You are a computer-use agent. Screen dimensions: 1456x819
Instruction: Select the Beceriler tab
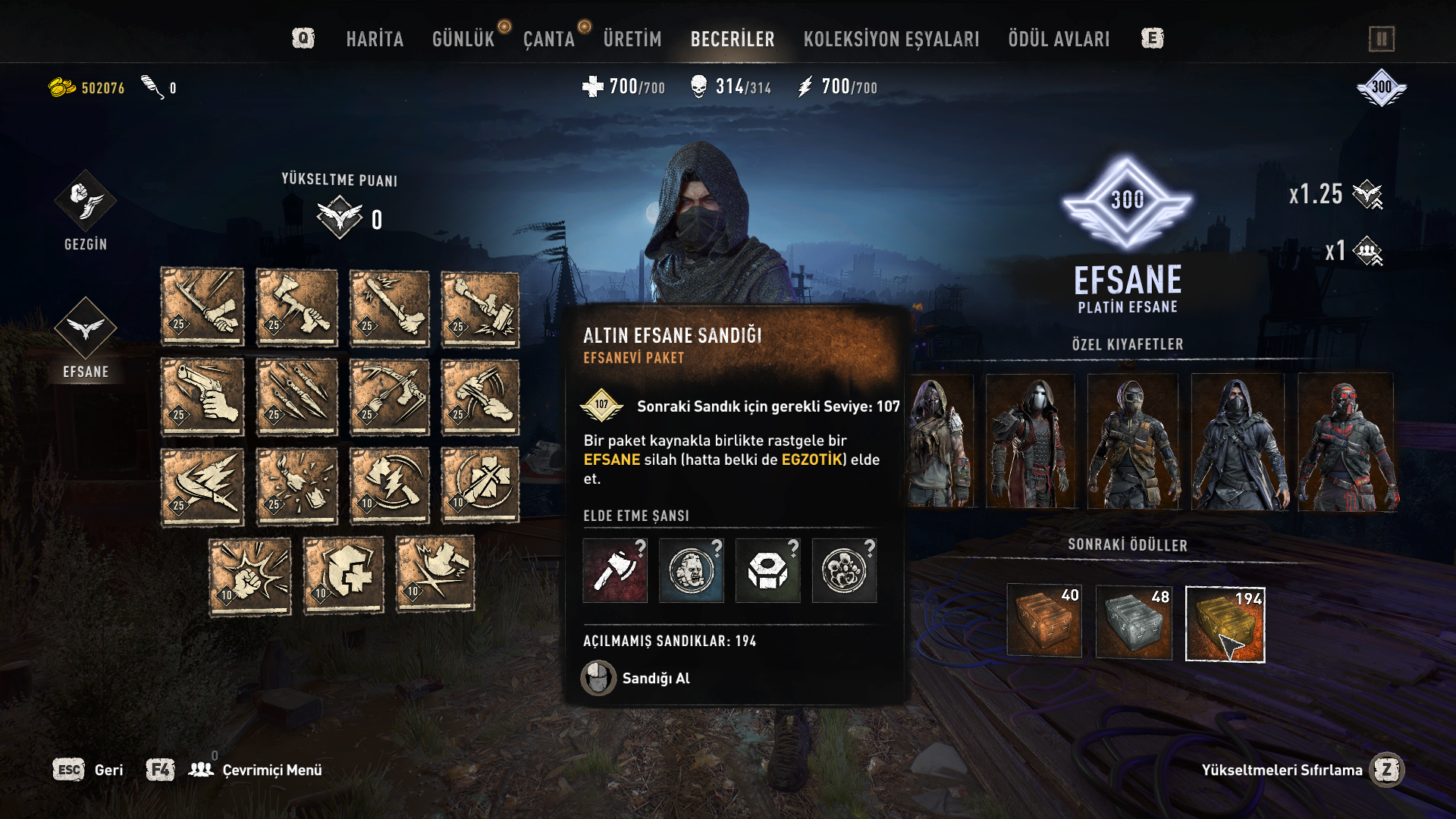(732, 39)
